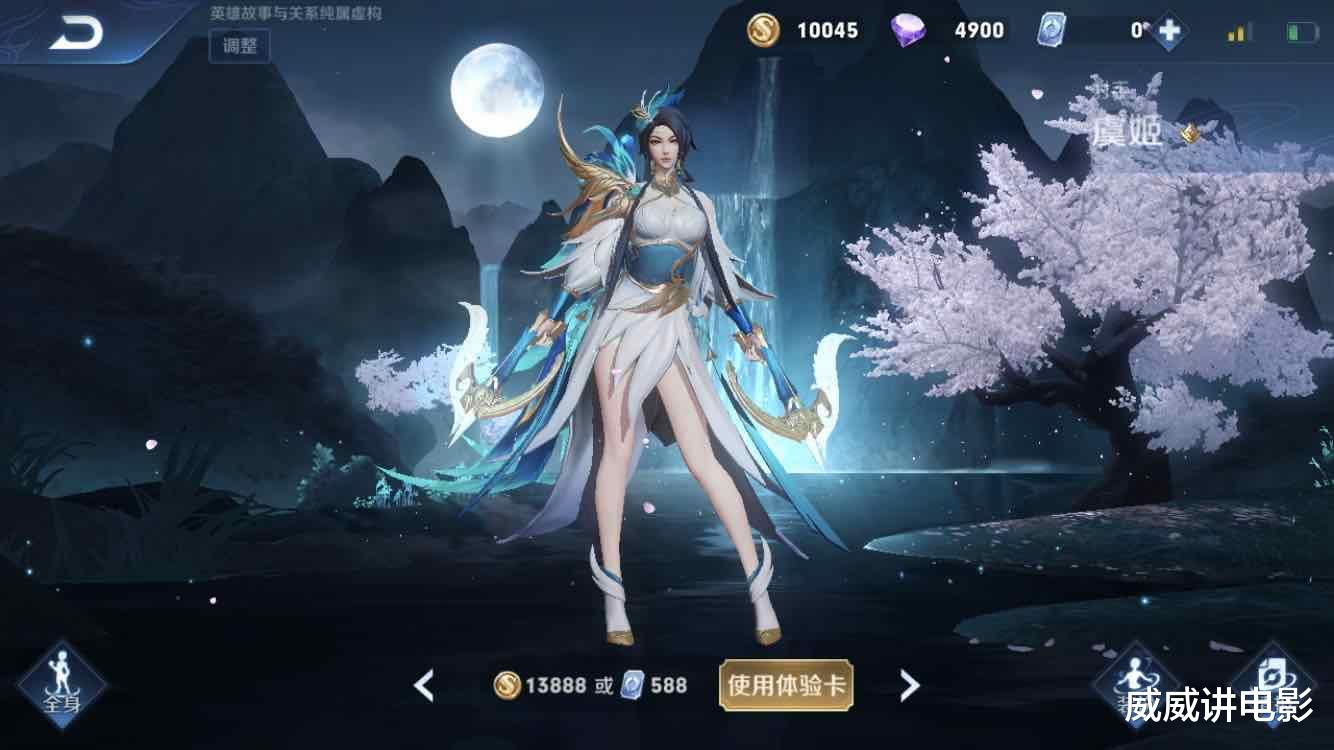Tap the purple gem currency icon
The image size is (1334, 750).
pyautogui.click(x=911, y=30)
